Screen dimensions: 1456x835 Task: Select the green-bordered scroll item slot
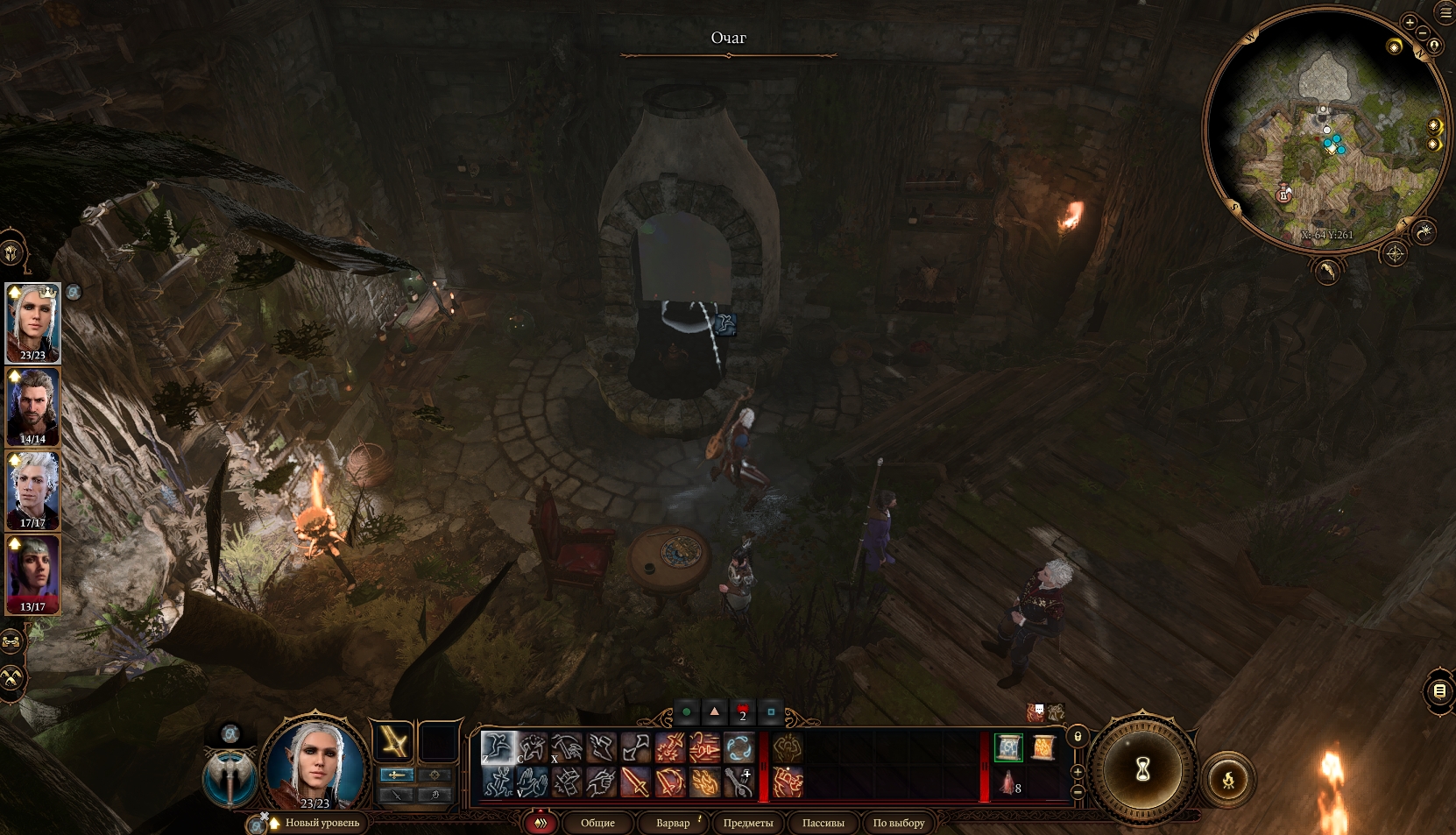click(1008, 747)
